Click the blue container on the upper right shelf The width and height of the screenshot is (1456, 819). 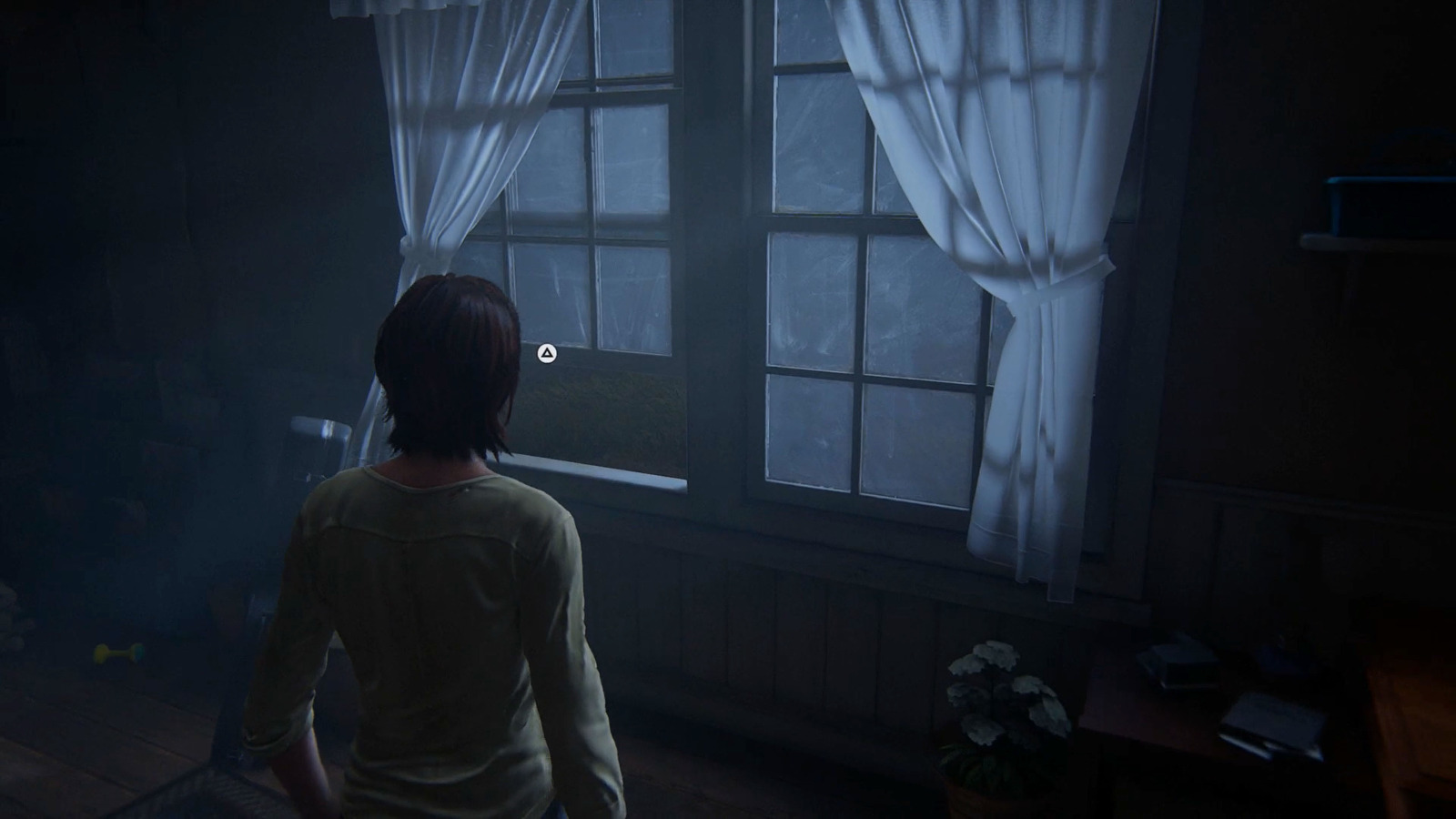click(1392, 196)
